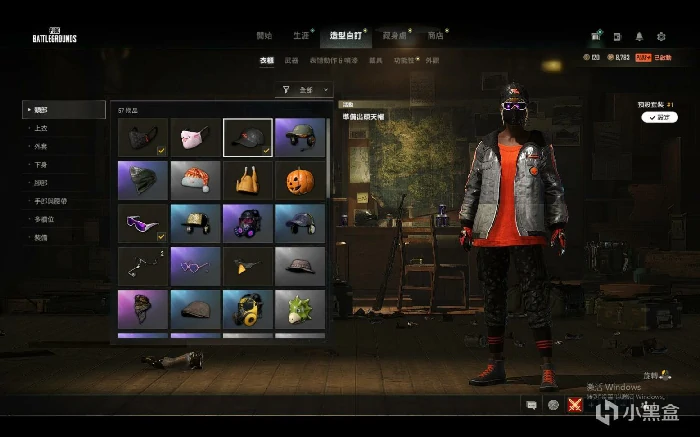The image size is (700, 437).
Task: Click the crossed swords icon at bottom
Action: tap(575, 404)
